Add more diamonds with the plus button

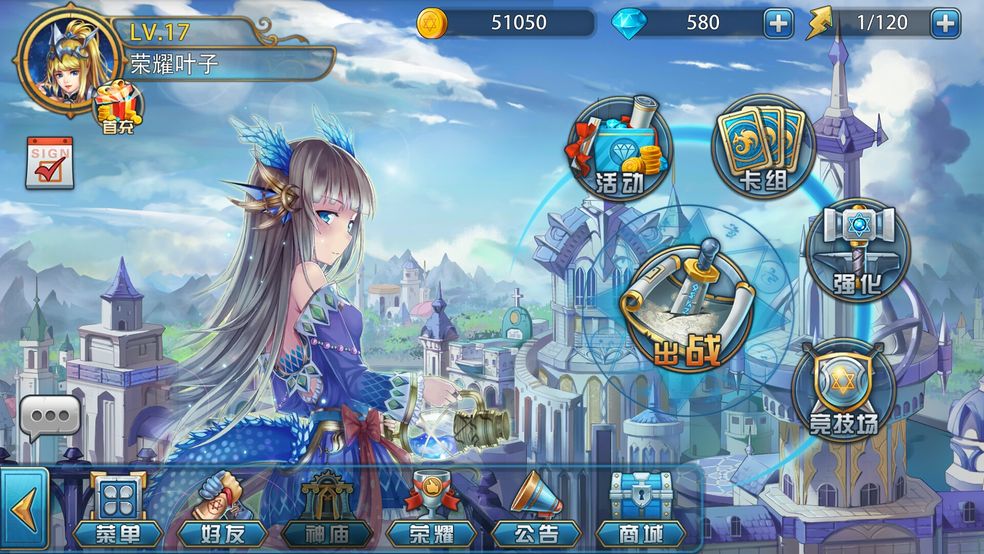tap(777, 22)
